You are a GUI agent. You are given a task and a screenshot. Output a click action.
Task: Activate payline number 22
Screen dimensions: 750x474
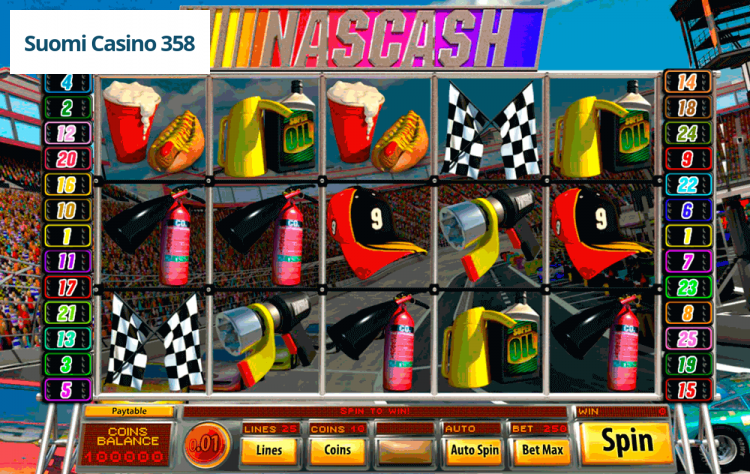click(x=687, y=185)
